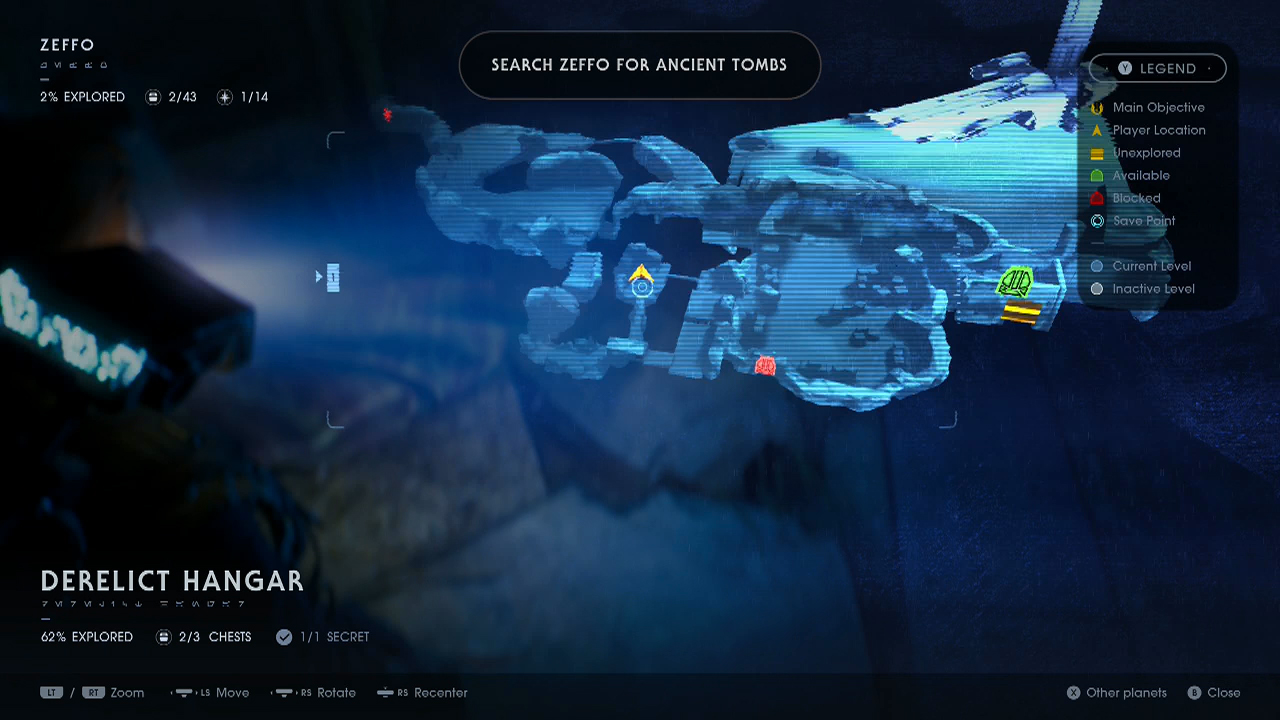Open the Legend panel via the Y button

(x=1125, y=68)
